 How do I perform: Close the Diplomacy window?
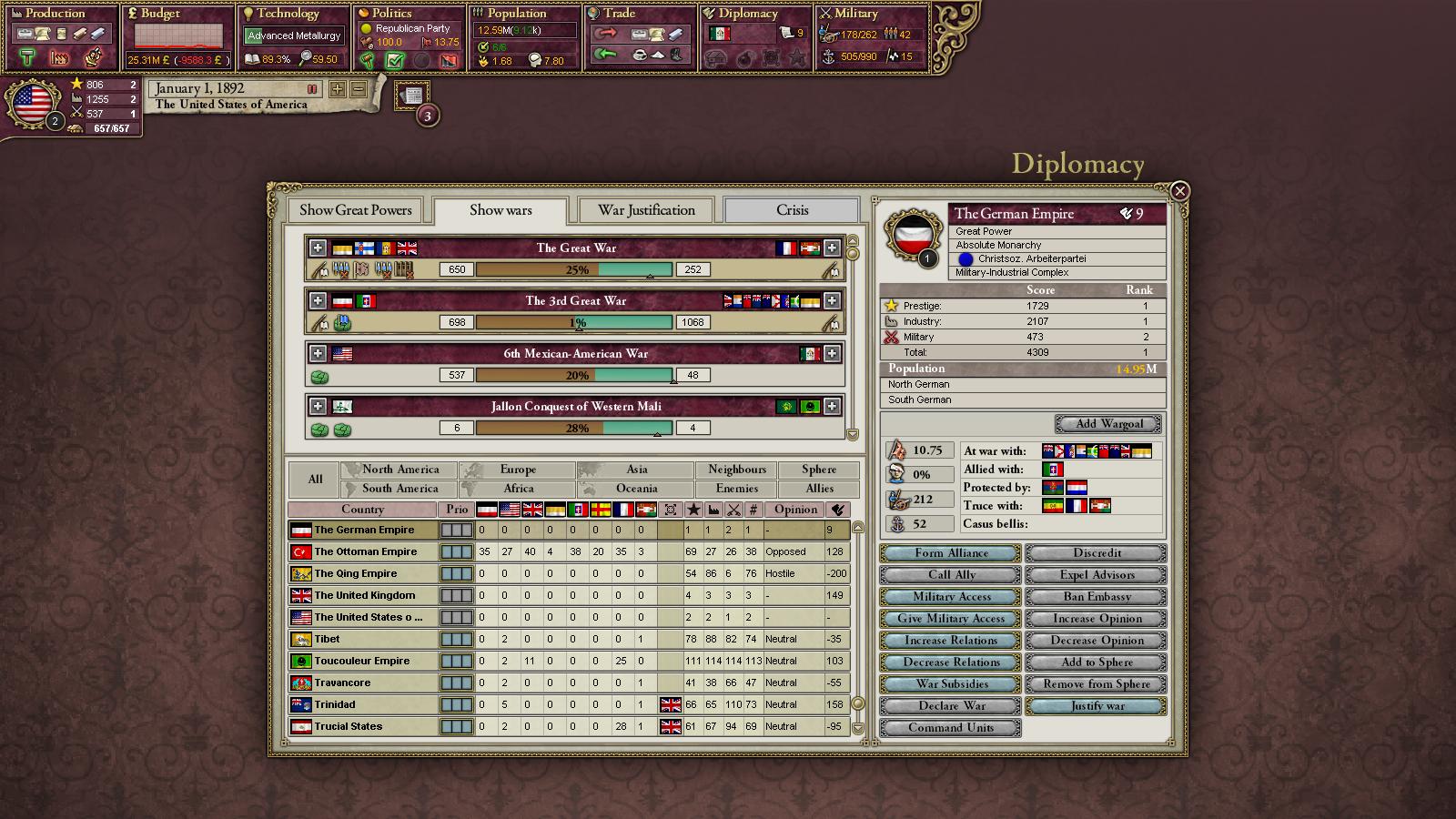[1179, 191]
